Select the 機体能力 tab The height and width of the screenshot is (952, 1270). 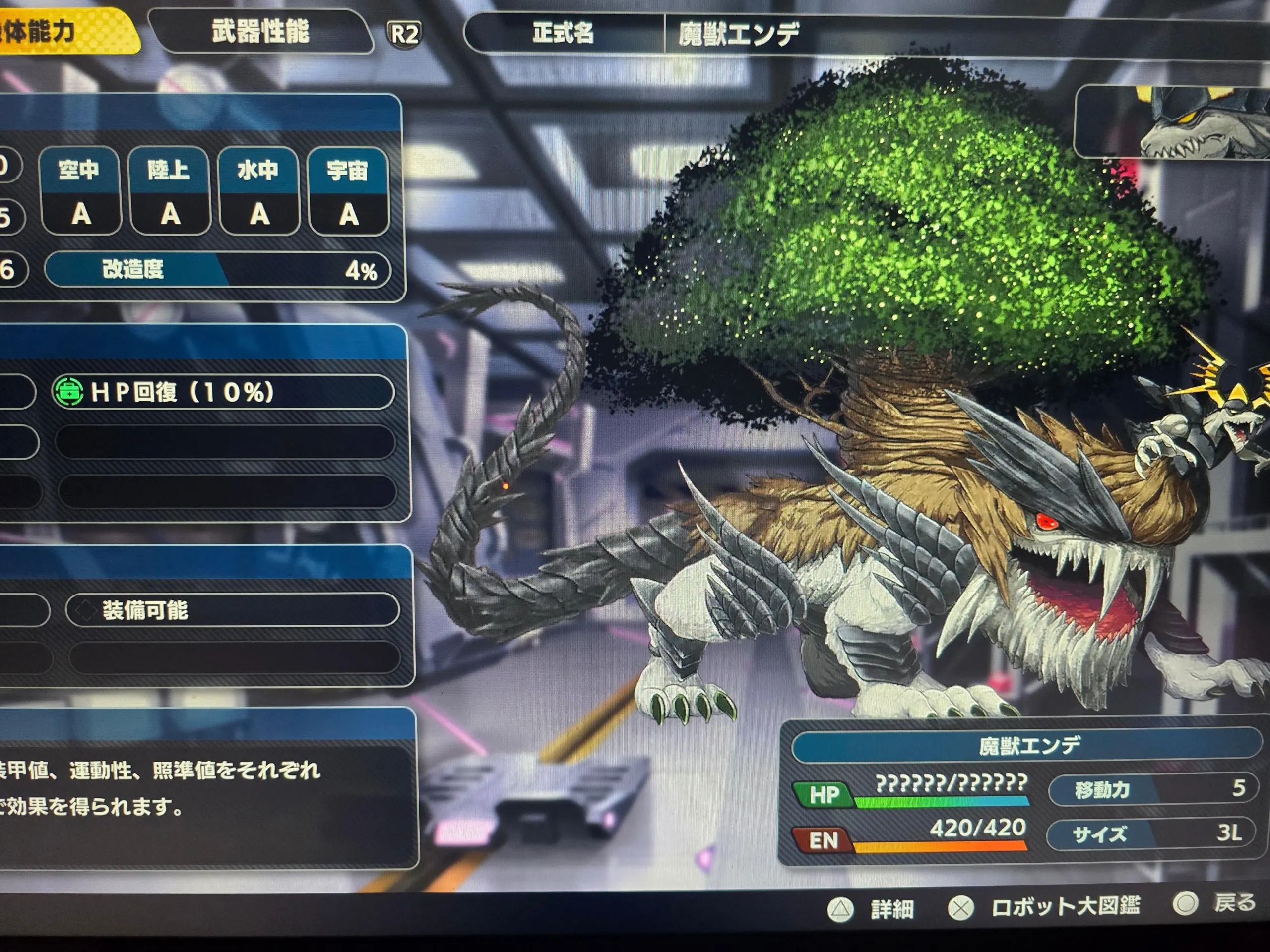pyautogui.click(x=52, y=32)
